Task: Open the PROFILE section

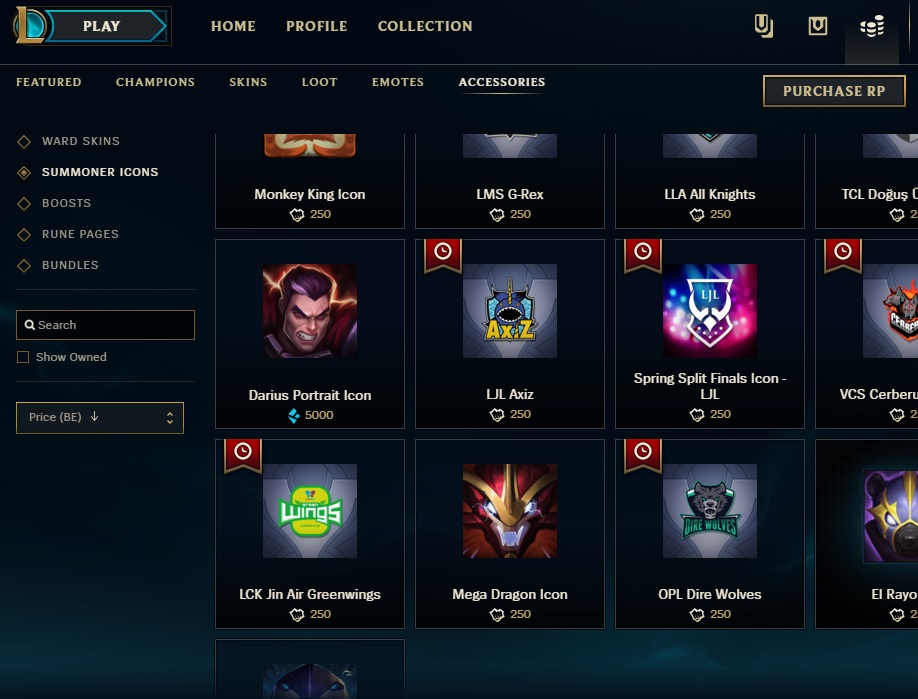Action: (x=316, y=26)
